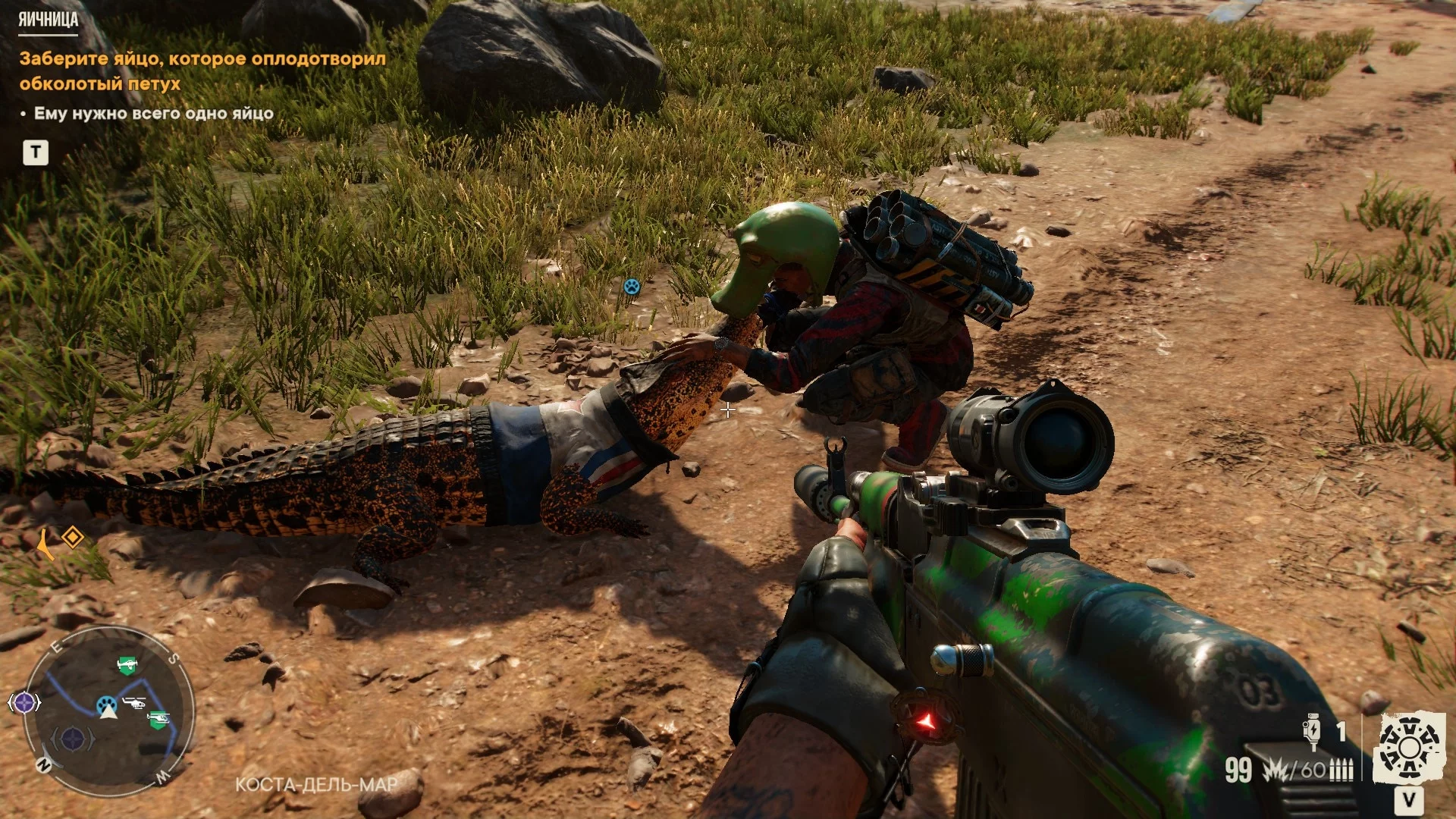Image resolution: width=1456 pixels, height=819 pixels.
Task: Select the green helicopter marker on the minimap
Action: pos(158,718)
